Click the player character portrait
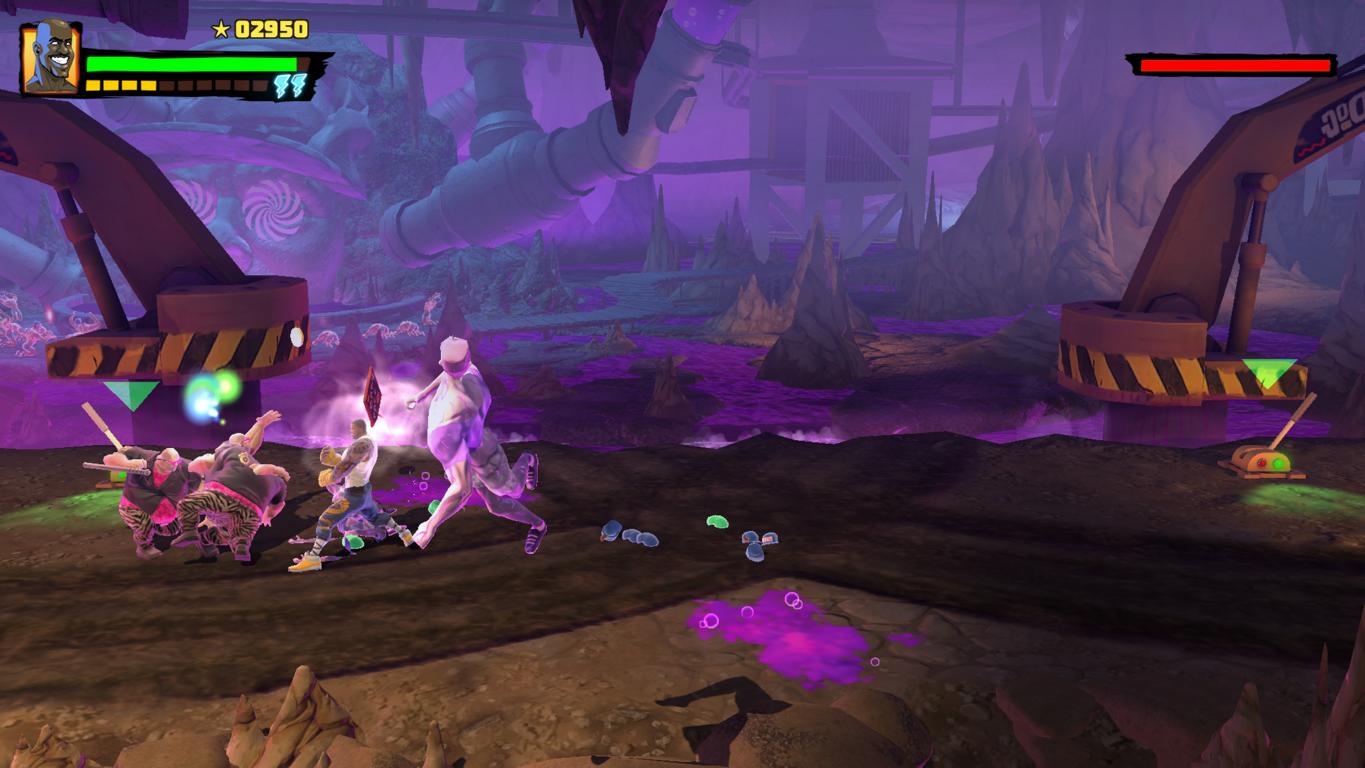The image size is (1365, 768). coord(50,57)
